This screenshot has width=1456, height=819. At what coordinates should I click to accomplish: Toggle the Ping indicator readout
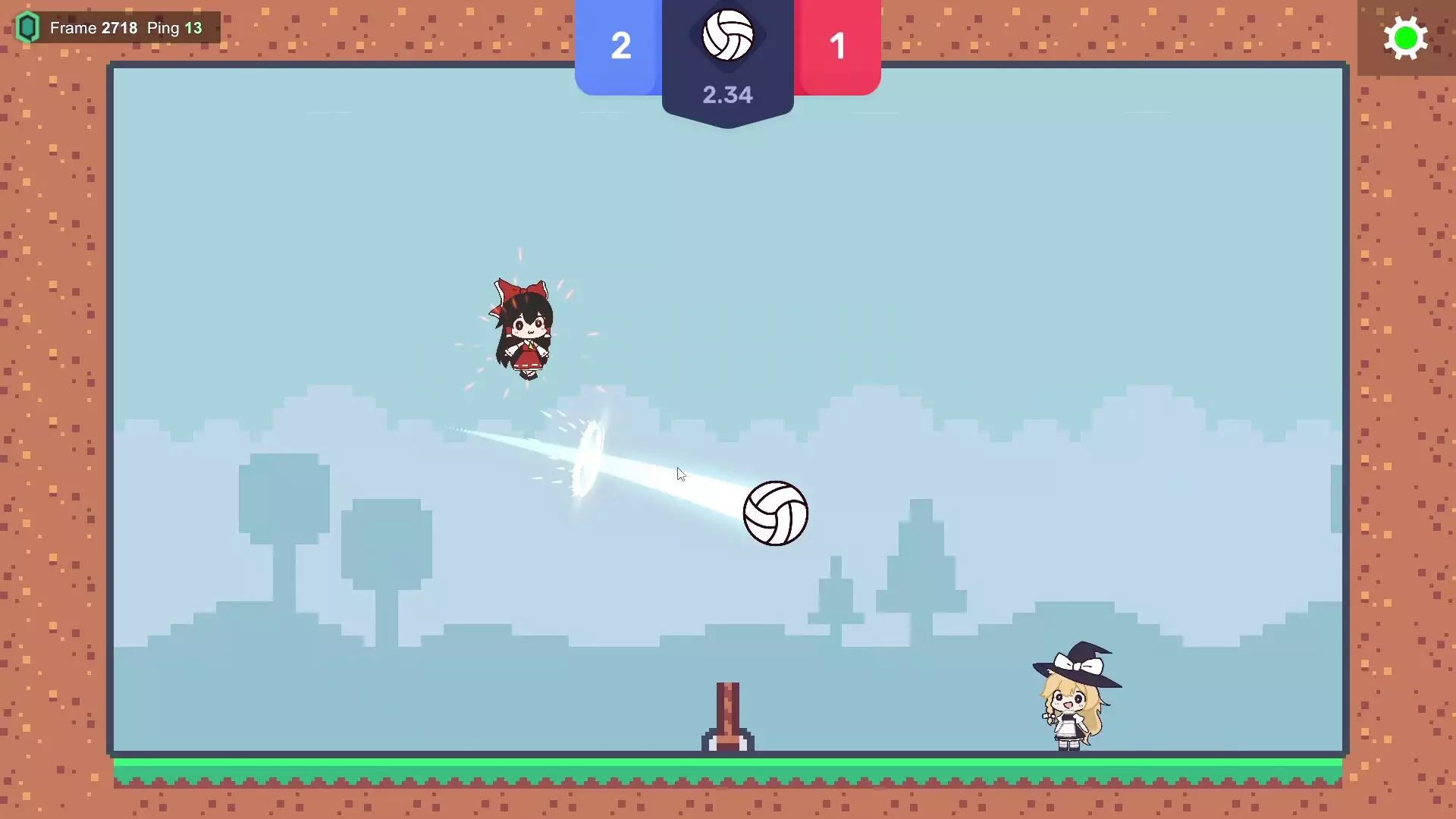[175, 27]
